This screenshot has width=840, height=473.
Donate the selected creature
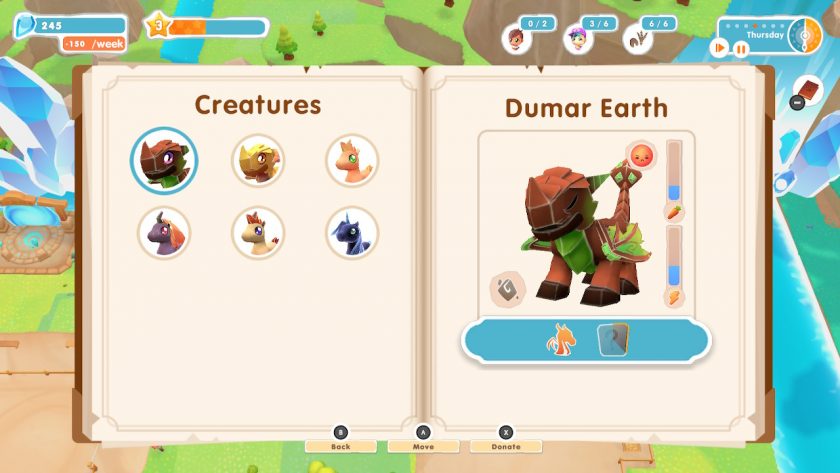506,446
